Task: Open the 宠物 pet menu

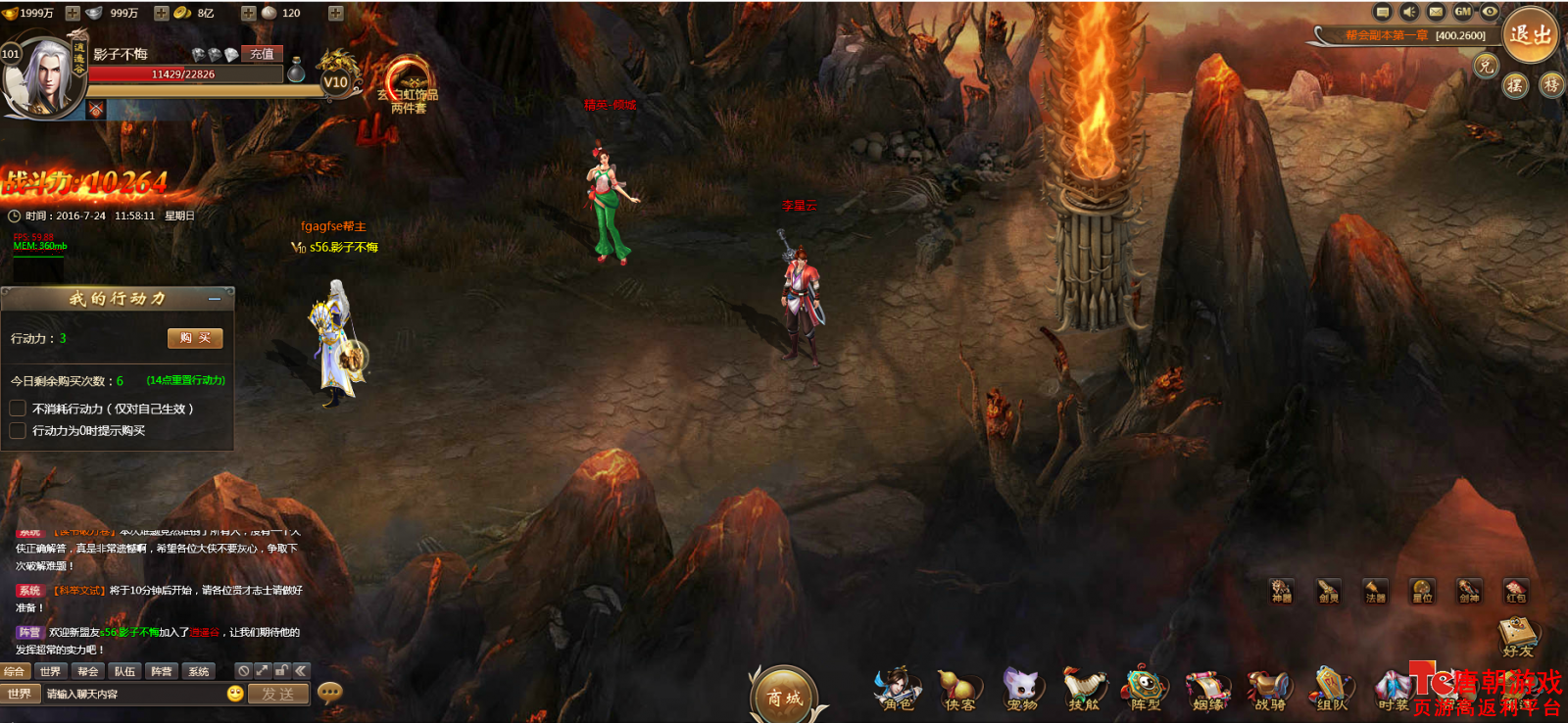Action: click(1021, 690)
